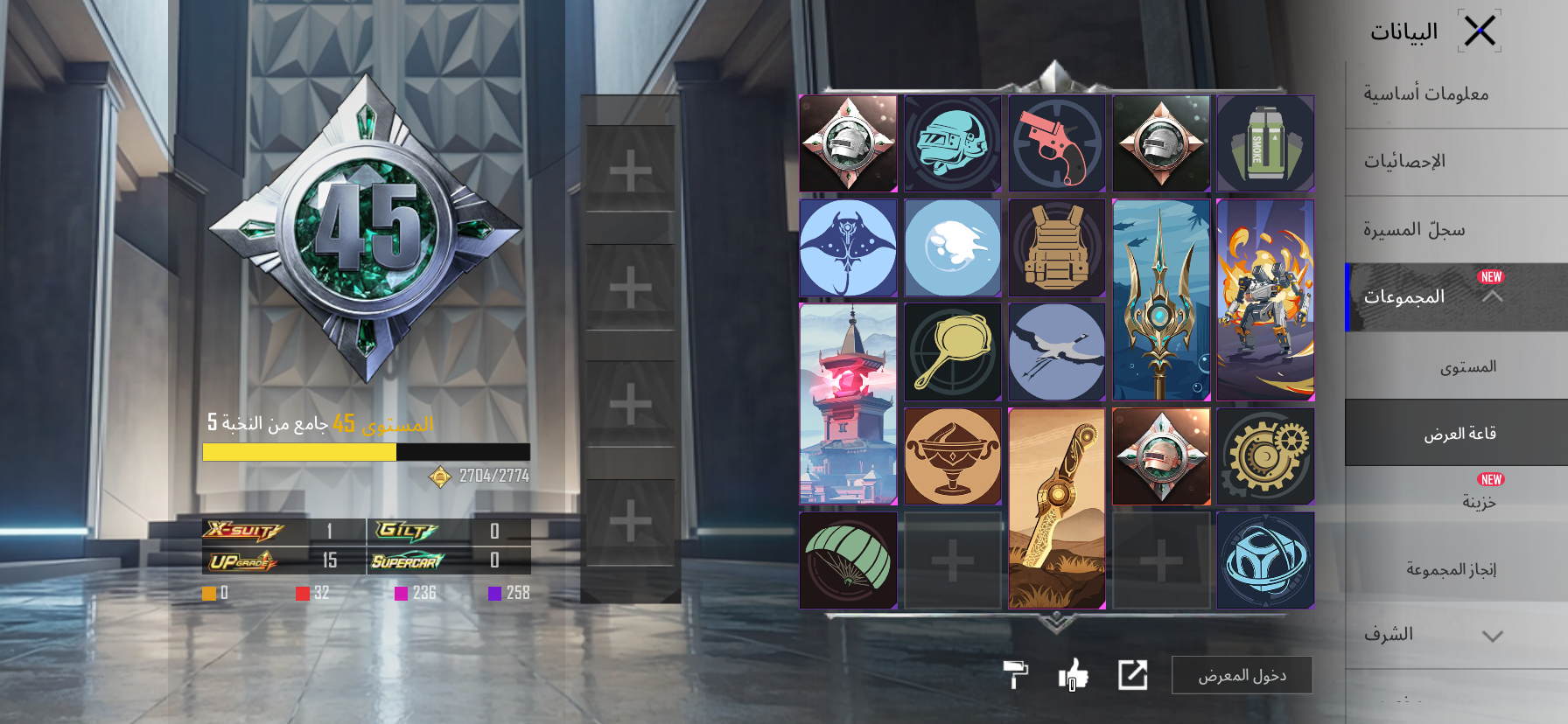The width and height of the screenshot is (1568, 724).
Task: Open the paint roller decoration tool
Action: (x=1015, y=674)
